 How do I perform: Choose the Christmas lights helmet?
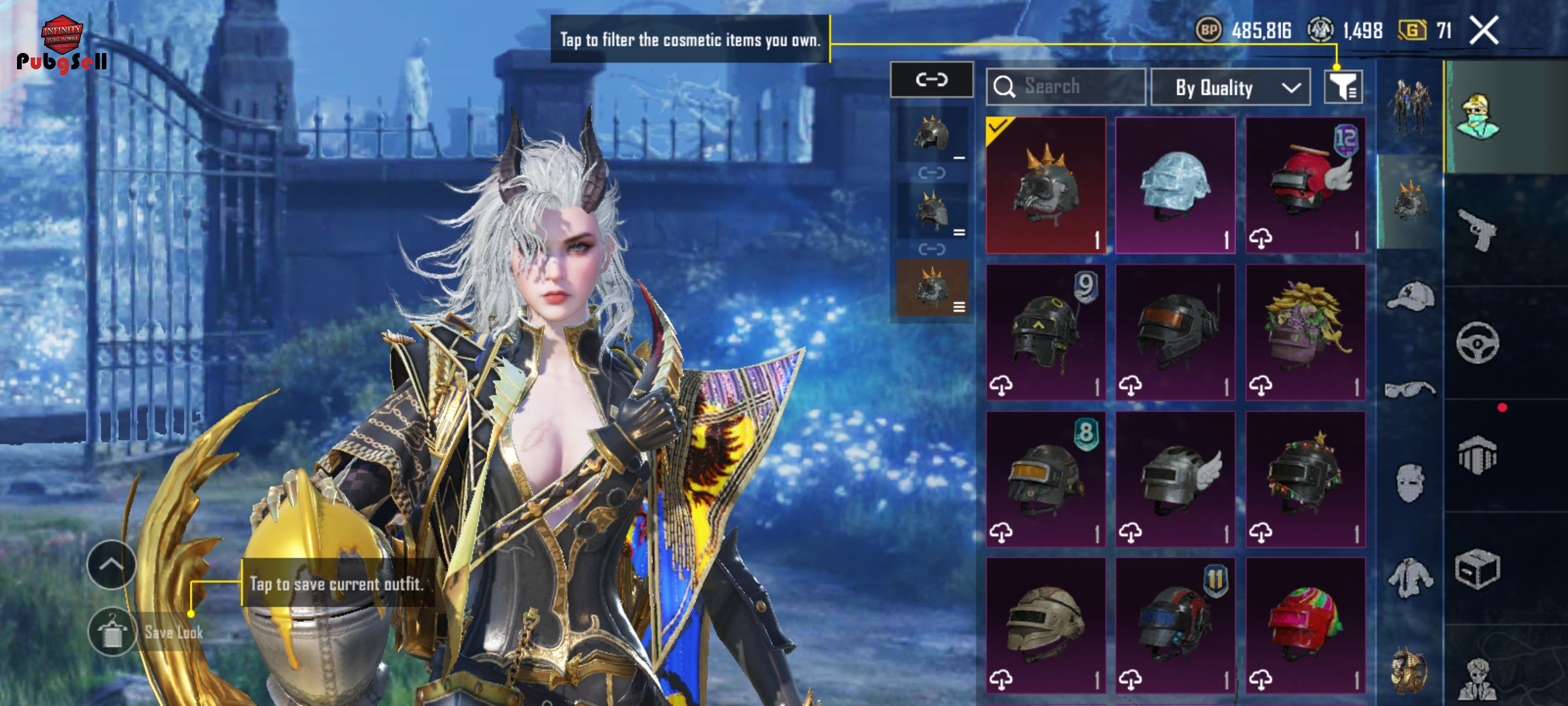[1305, 479]
